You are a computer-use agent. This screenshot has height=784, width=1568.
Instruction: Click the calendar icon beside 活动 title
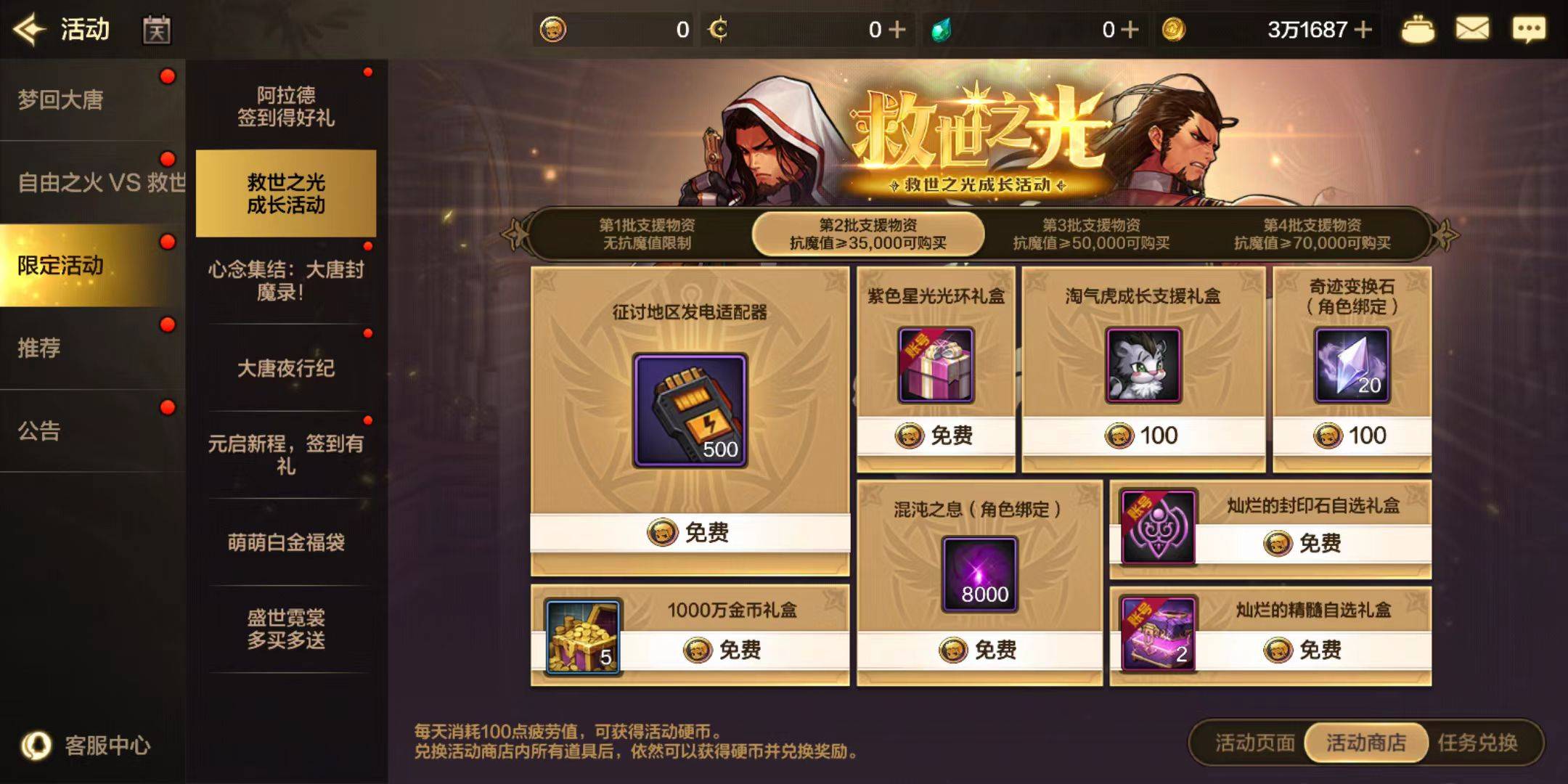tap(156, 29)
